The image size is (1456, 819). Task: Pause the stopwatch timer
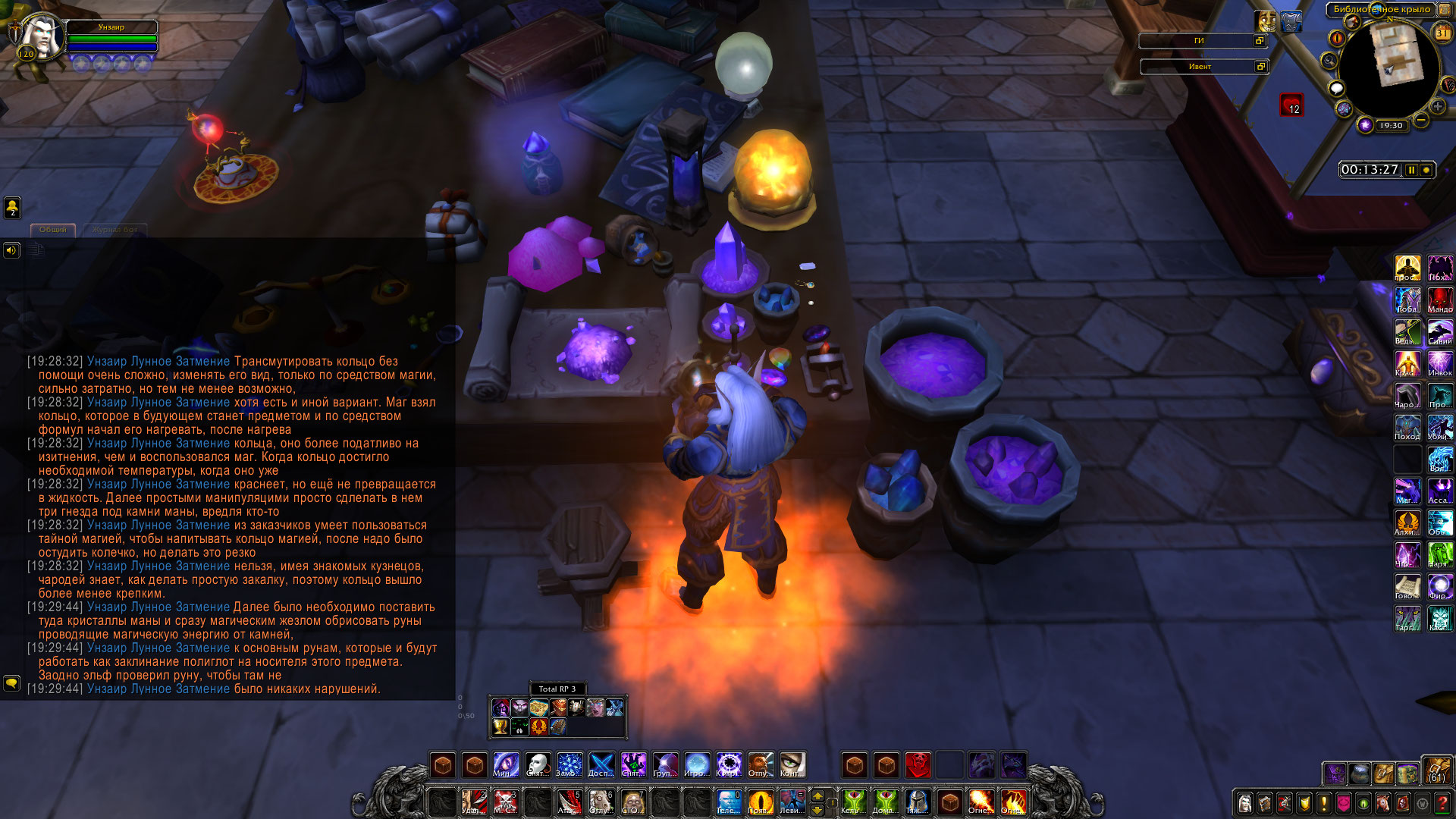pyautogui.click(x=1411, y=170)
